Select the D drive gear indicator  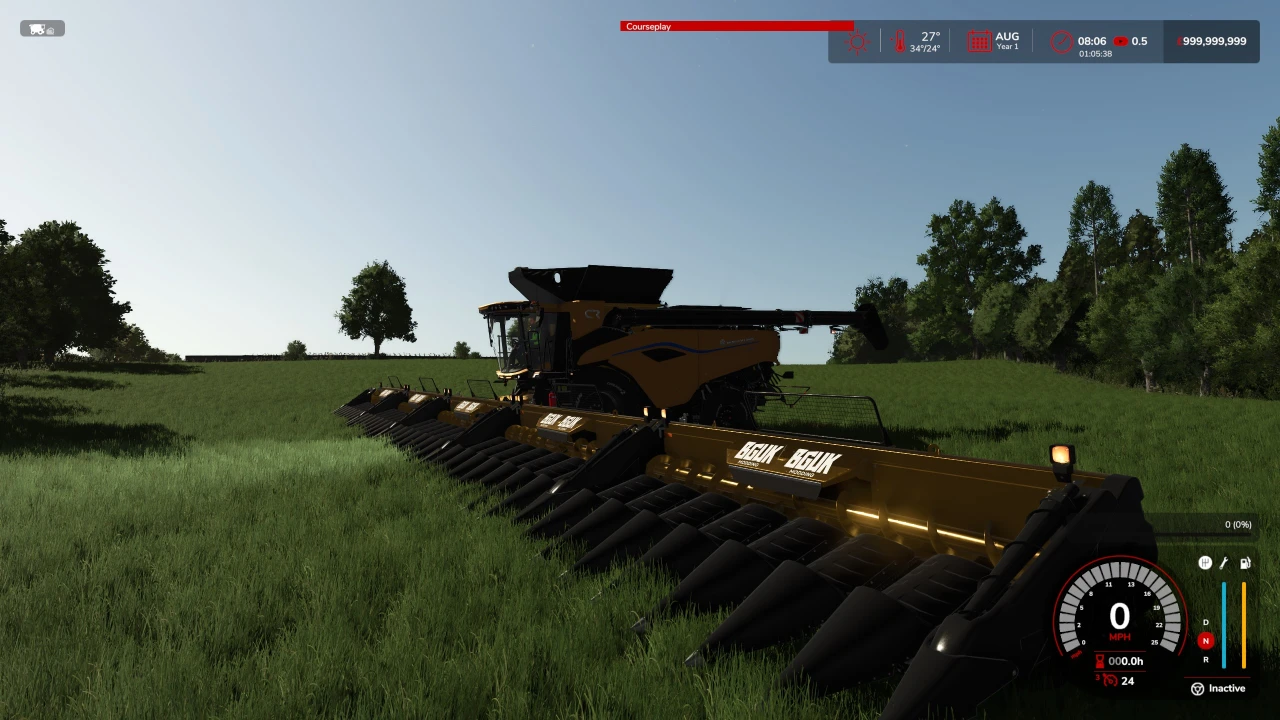click(1205, 621)
